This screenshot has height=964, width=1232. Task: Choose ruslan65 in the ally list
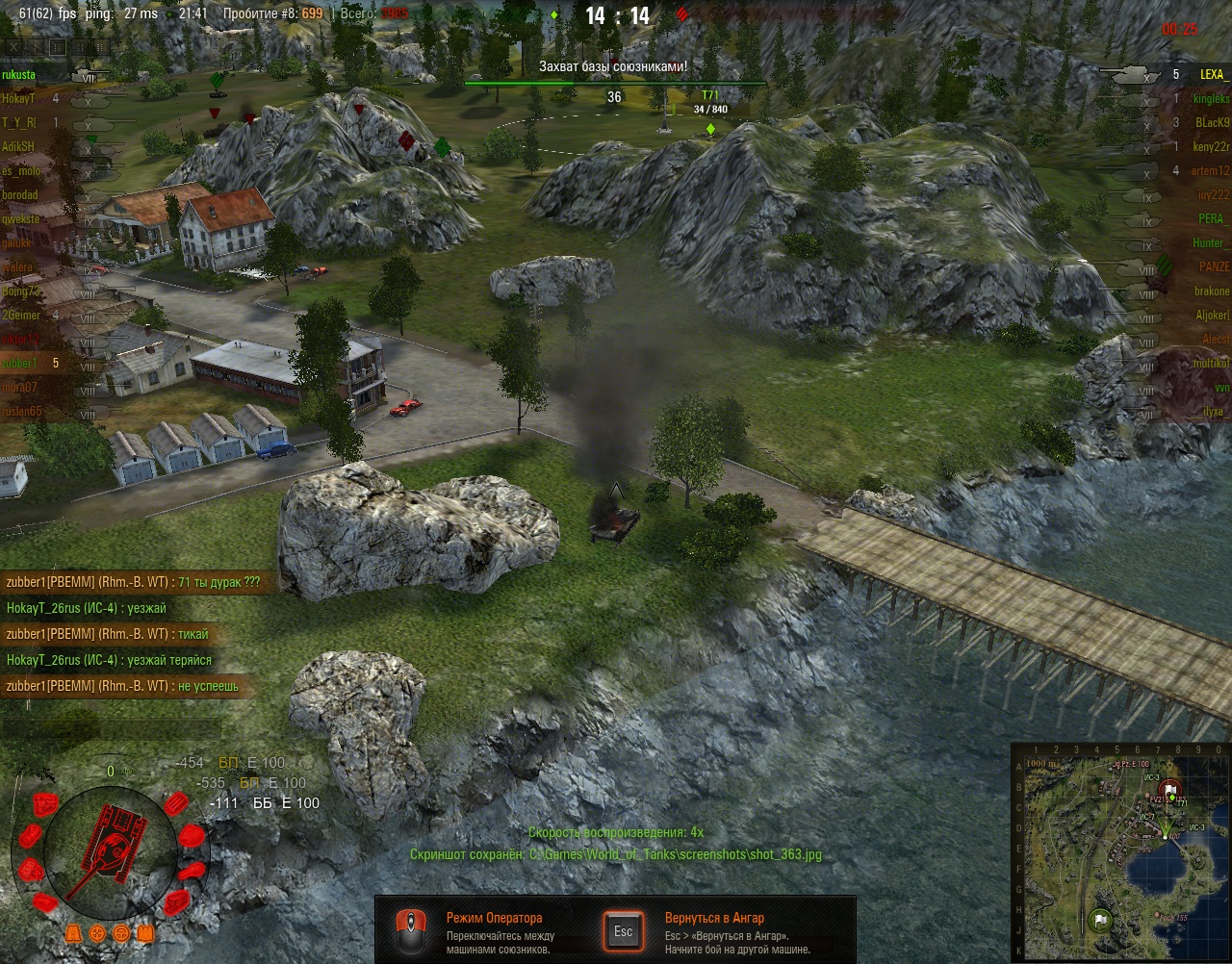tap(23, 411)
